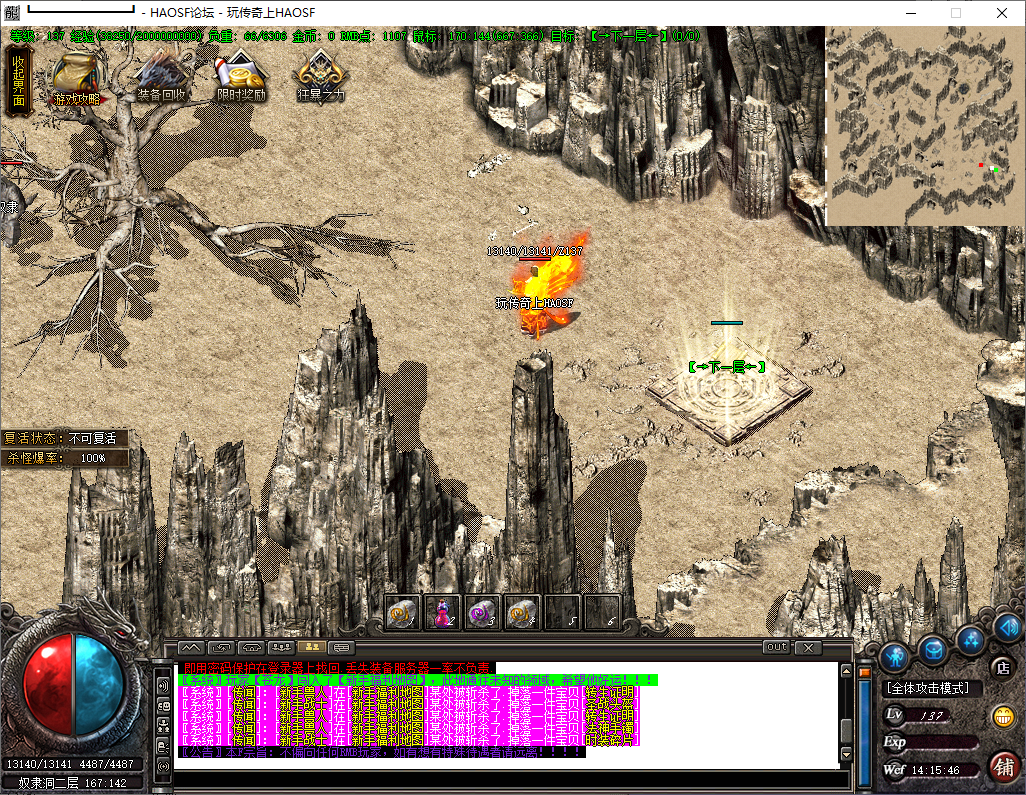Activate the 狂暴之力 berserk power icon
This screenshot has width=1026, height=795.
321,78
